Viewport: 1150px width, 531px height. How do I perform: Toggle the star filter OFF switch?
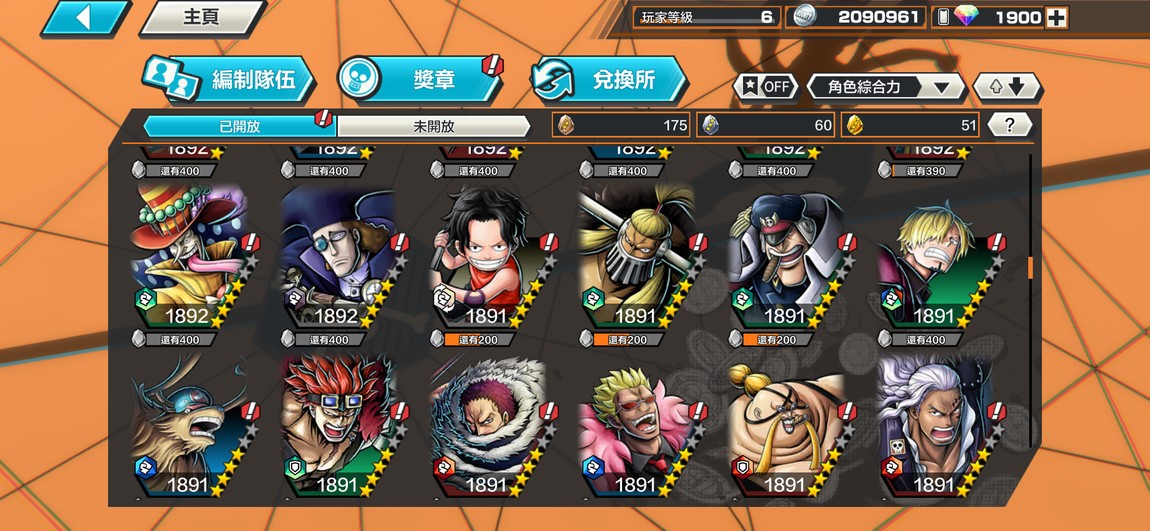point(766,86)
